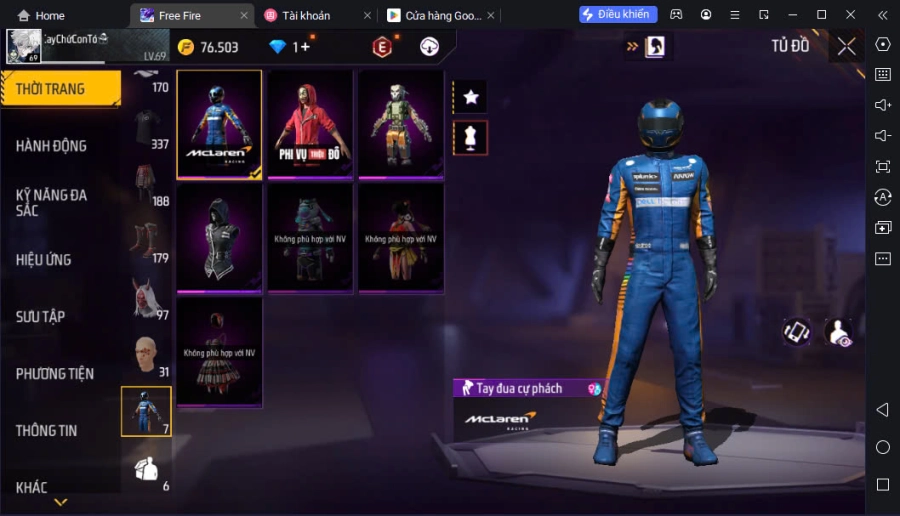Viewport: 900px width, 516px height.
Task: Open the star favorites filter
Action: tap(471, 97)
